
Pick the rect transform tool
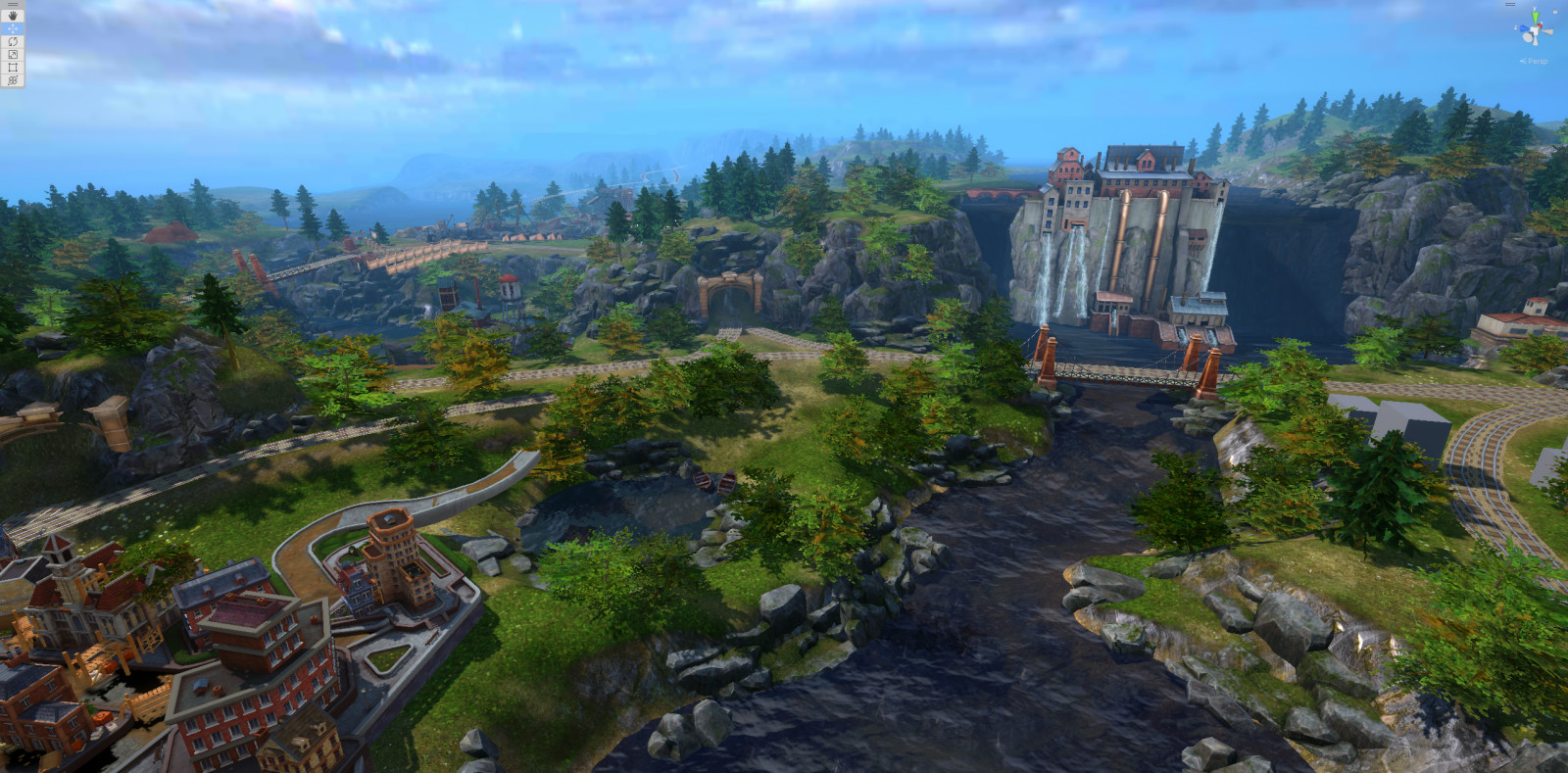tap(13, 68)
